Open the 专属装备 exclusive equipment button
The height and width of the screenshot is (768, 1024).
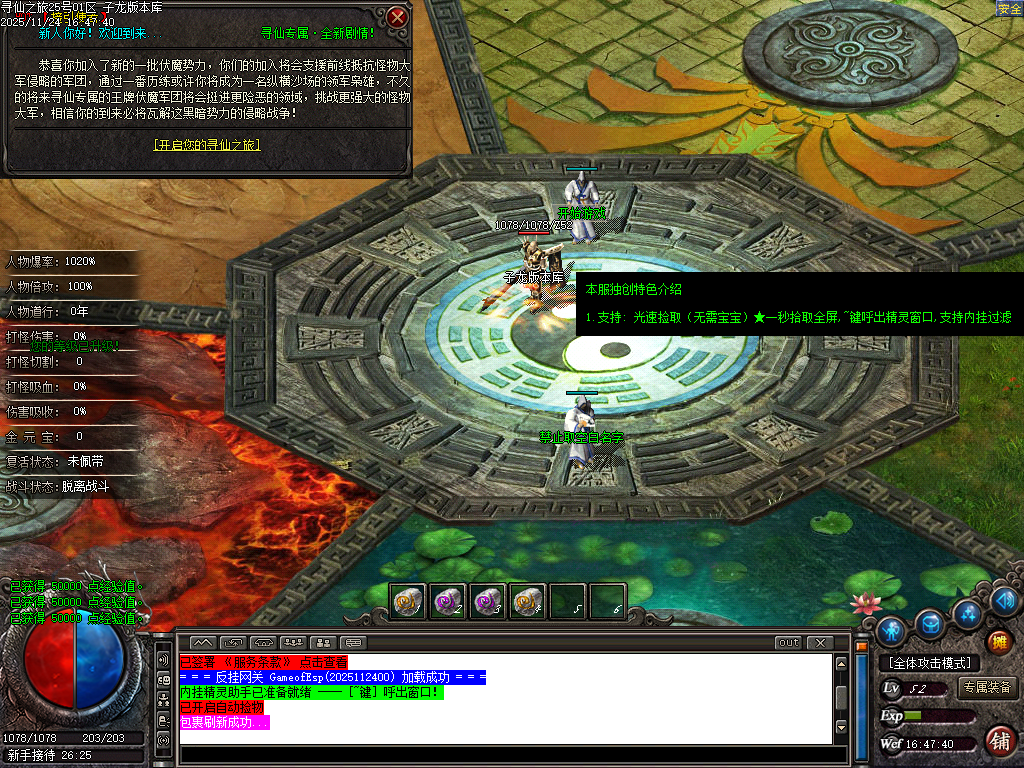(987, 688)
